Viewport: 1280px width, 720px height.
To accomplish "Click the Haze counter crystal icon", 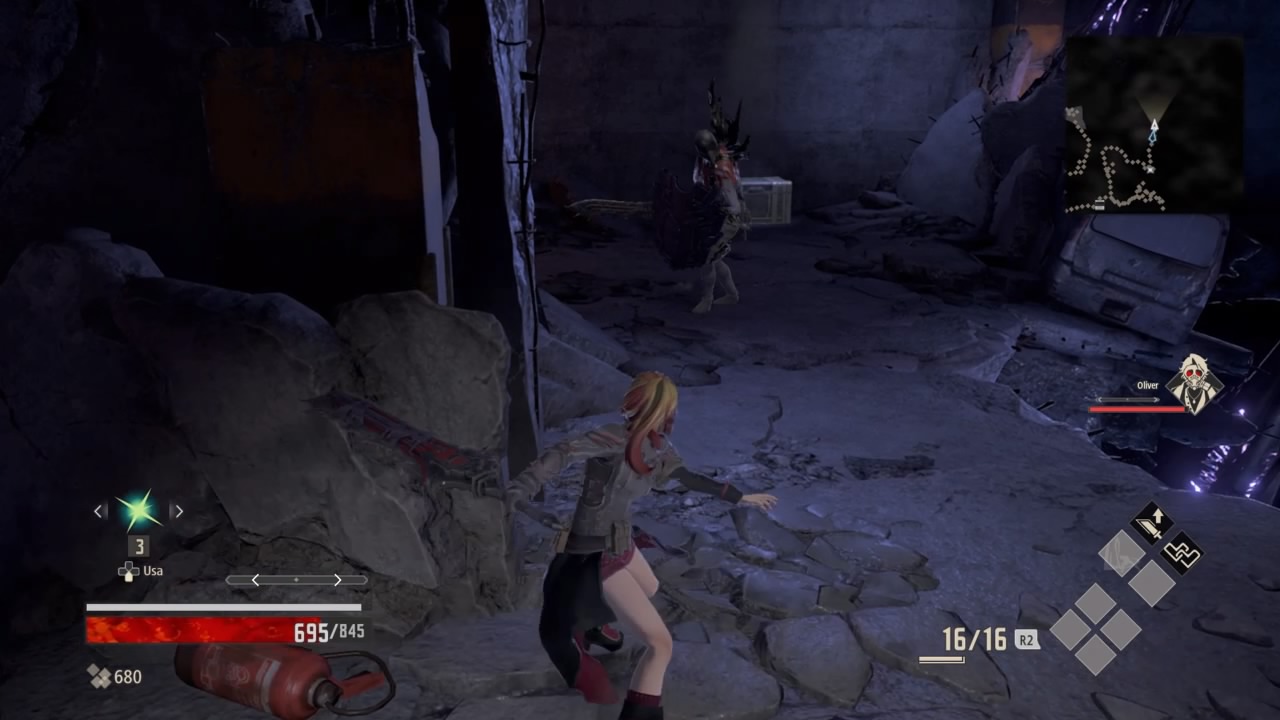I will coord(98,677).
